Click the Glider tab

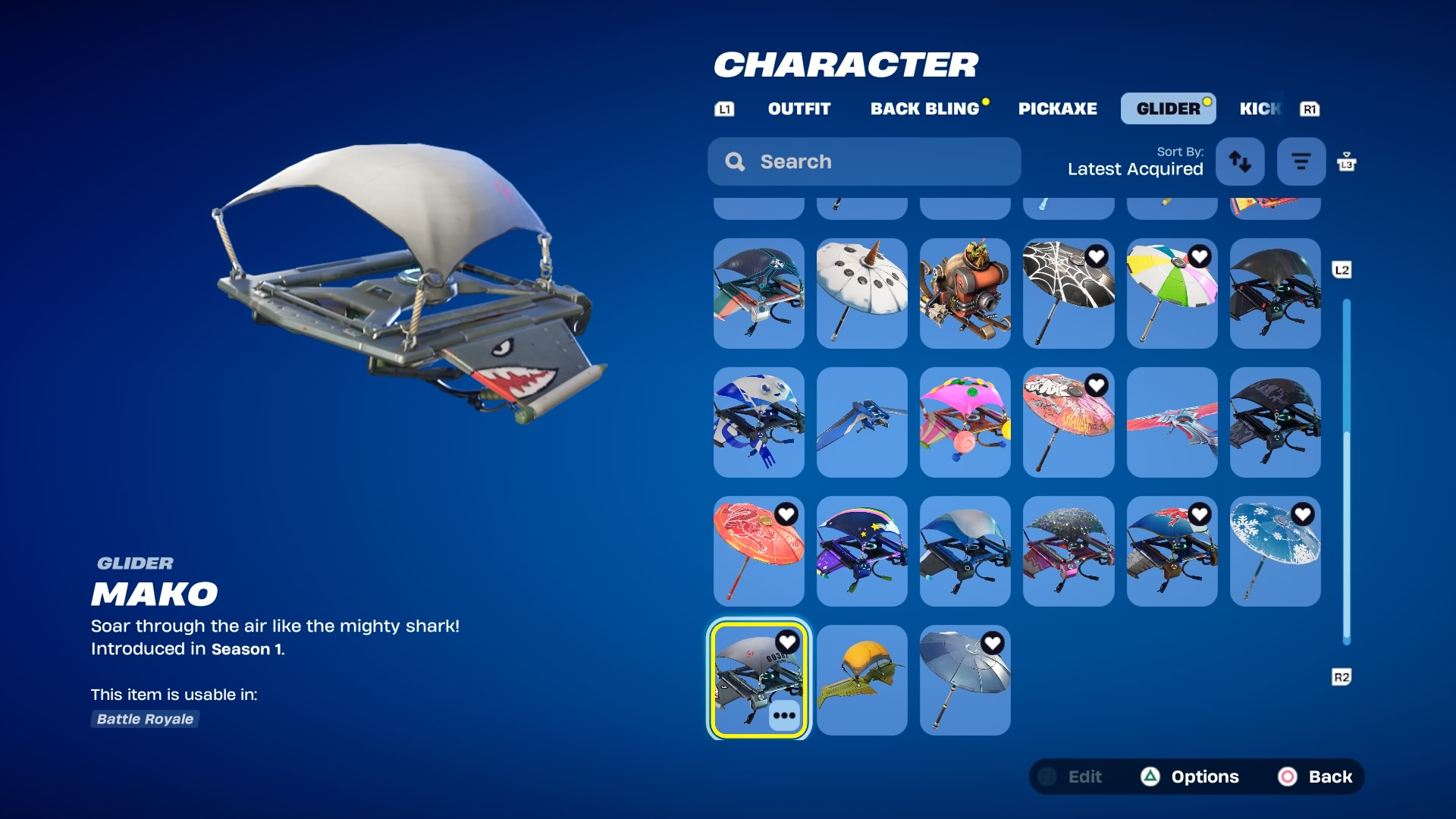[x=1168, y=108]
